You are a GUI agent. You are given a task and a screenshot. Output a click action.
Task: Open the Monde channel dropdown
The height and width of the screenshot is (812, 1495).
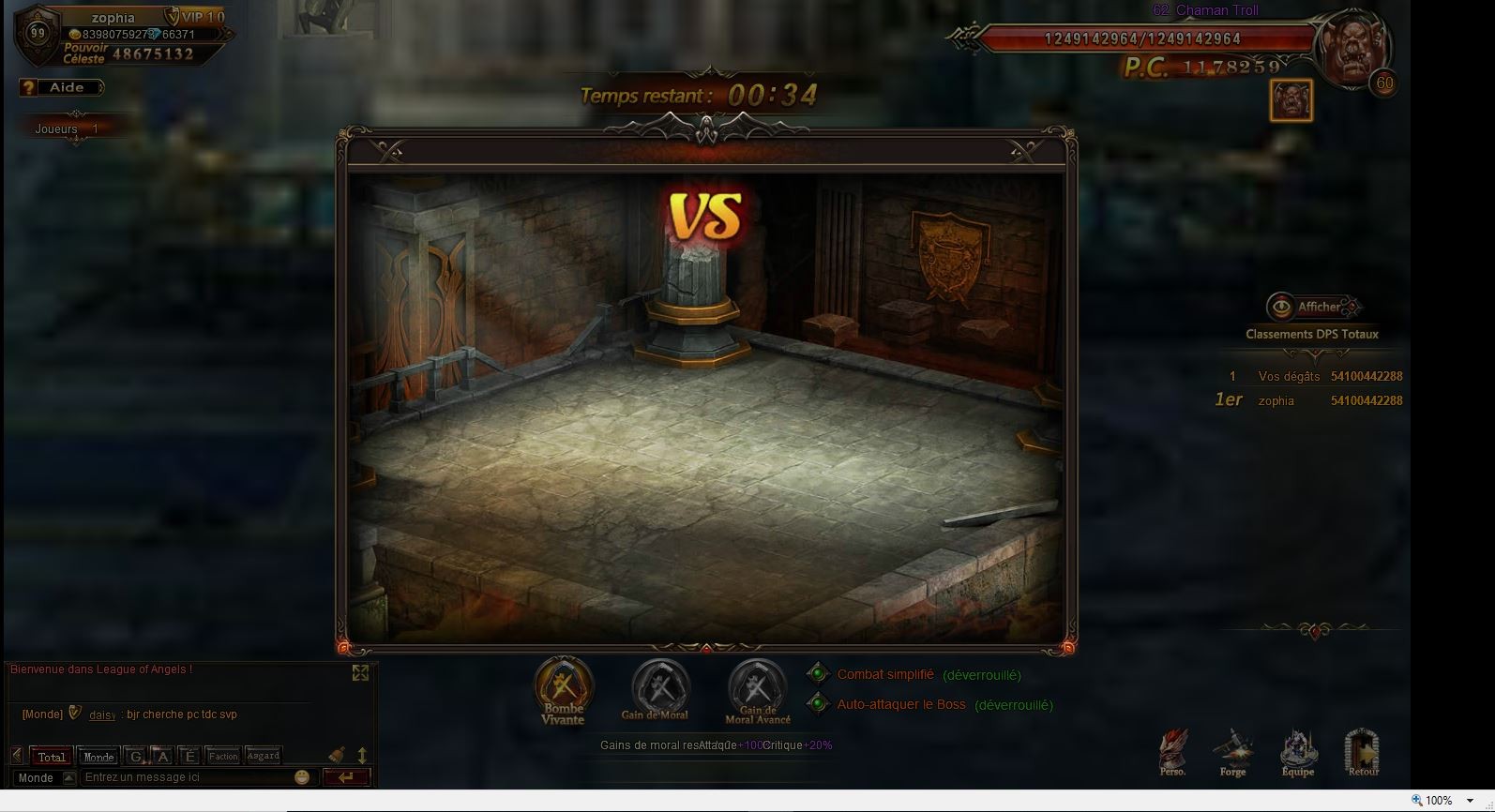click(x=68, y=778)
